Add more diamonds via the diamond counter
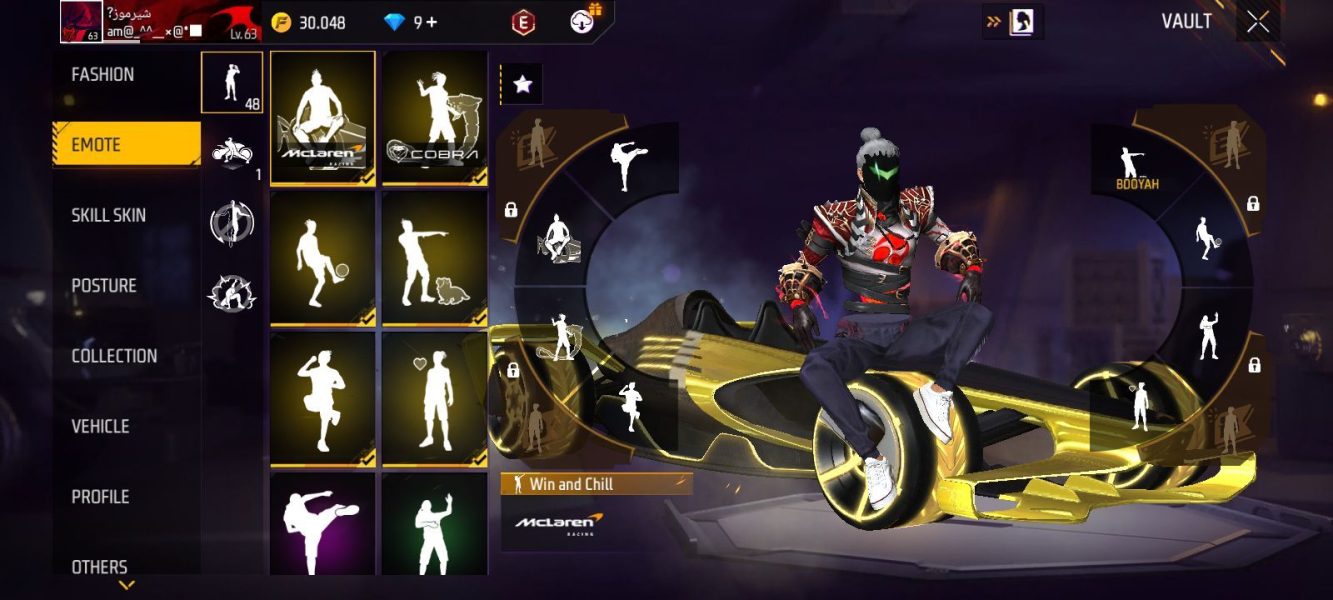This screenshot has height=600, width=1333. (x=432, y=22)
